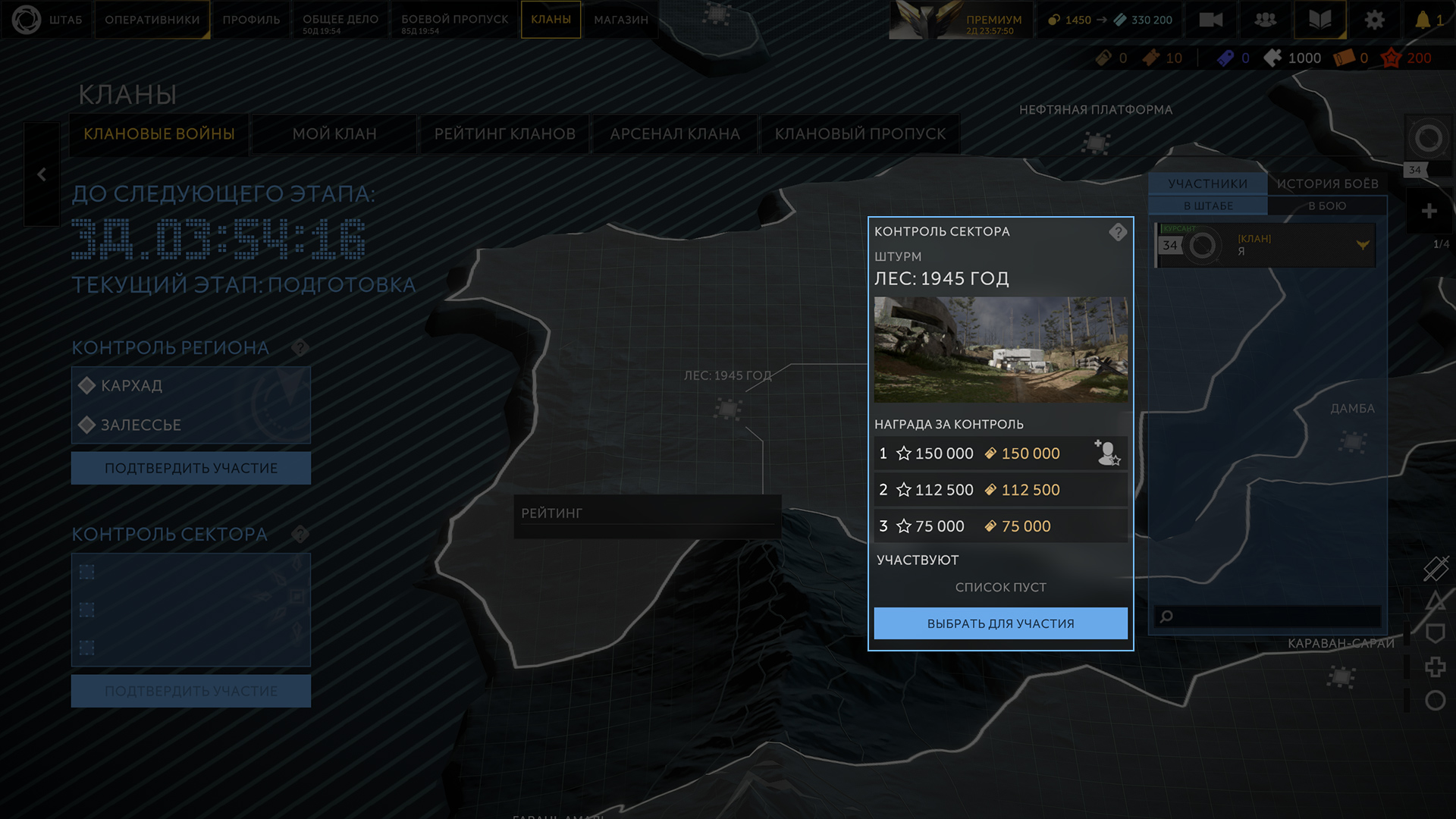Open Арсенал клана tab
This screenshot has height=819, width=1456.
675,134
